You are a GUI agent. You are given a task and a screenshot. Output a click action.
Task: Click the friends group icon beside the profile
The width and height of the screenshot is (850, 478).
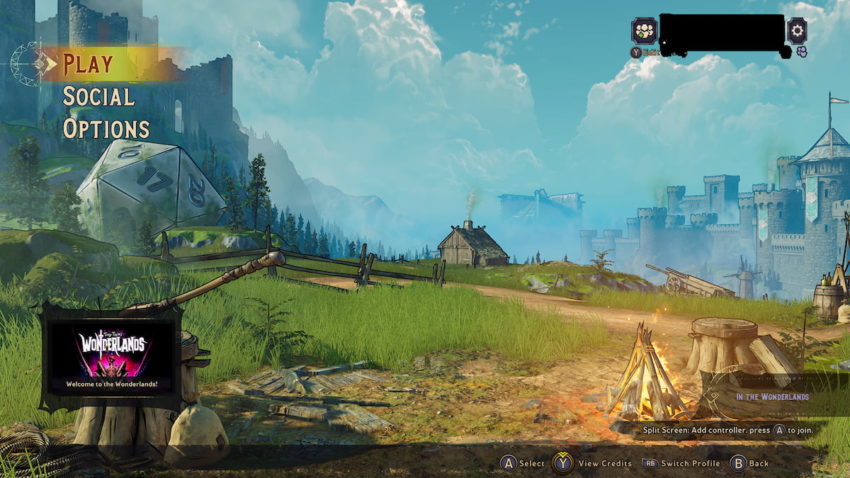[645, 30]
